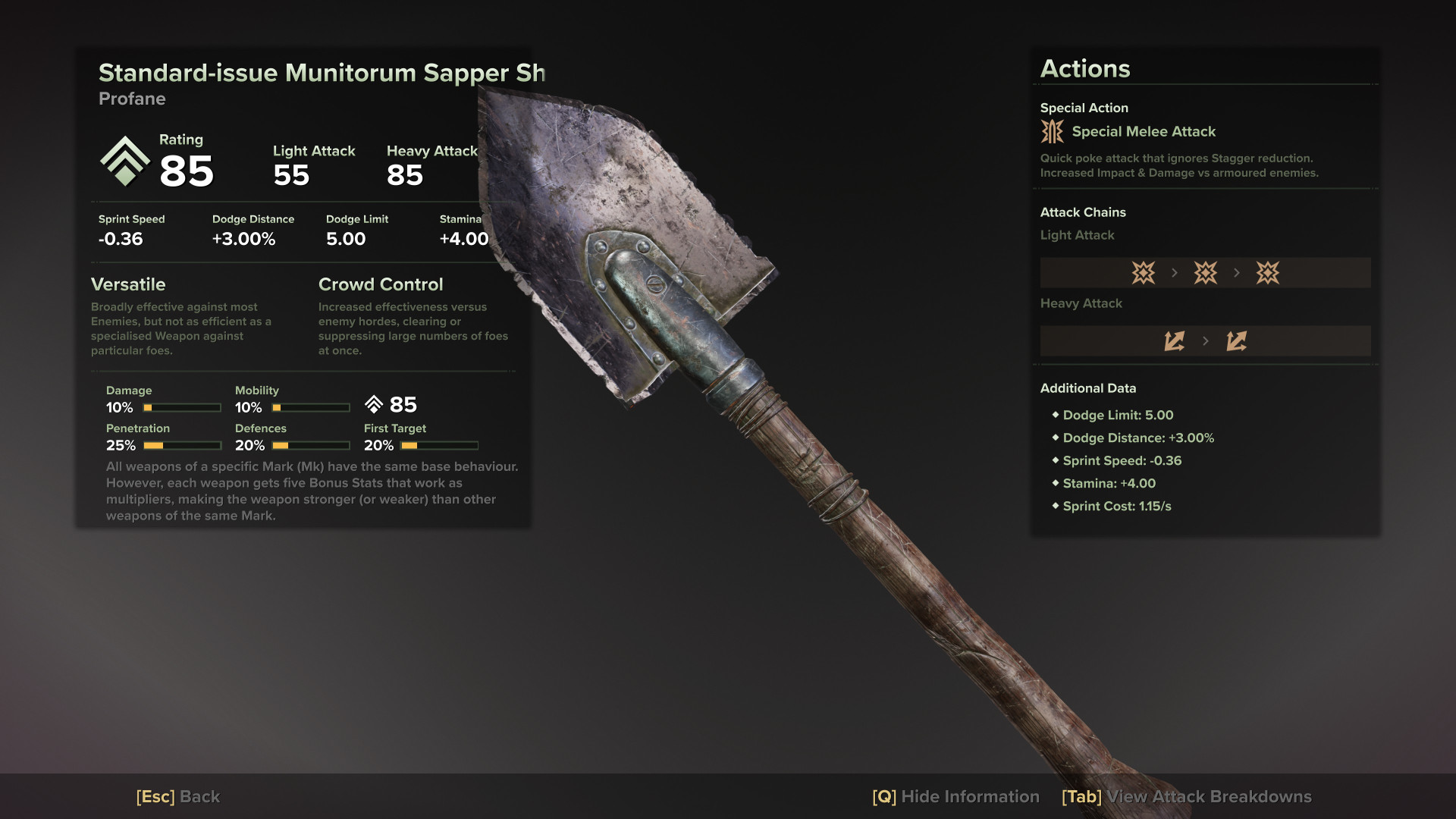This screenshot has width=1456, height=819.
Task: Select the second Light Attack chain icon
Action: 1205,272
